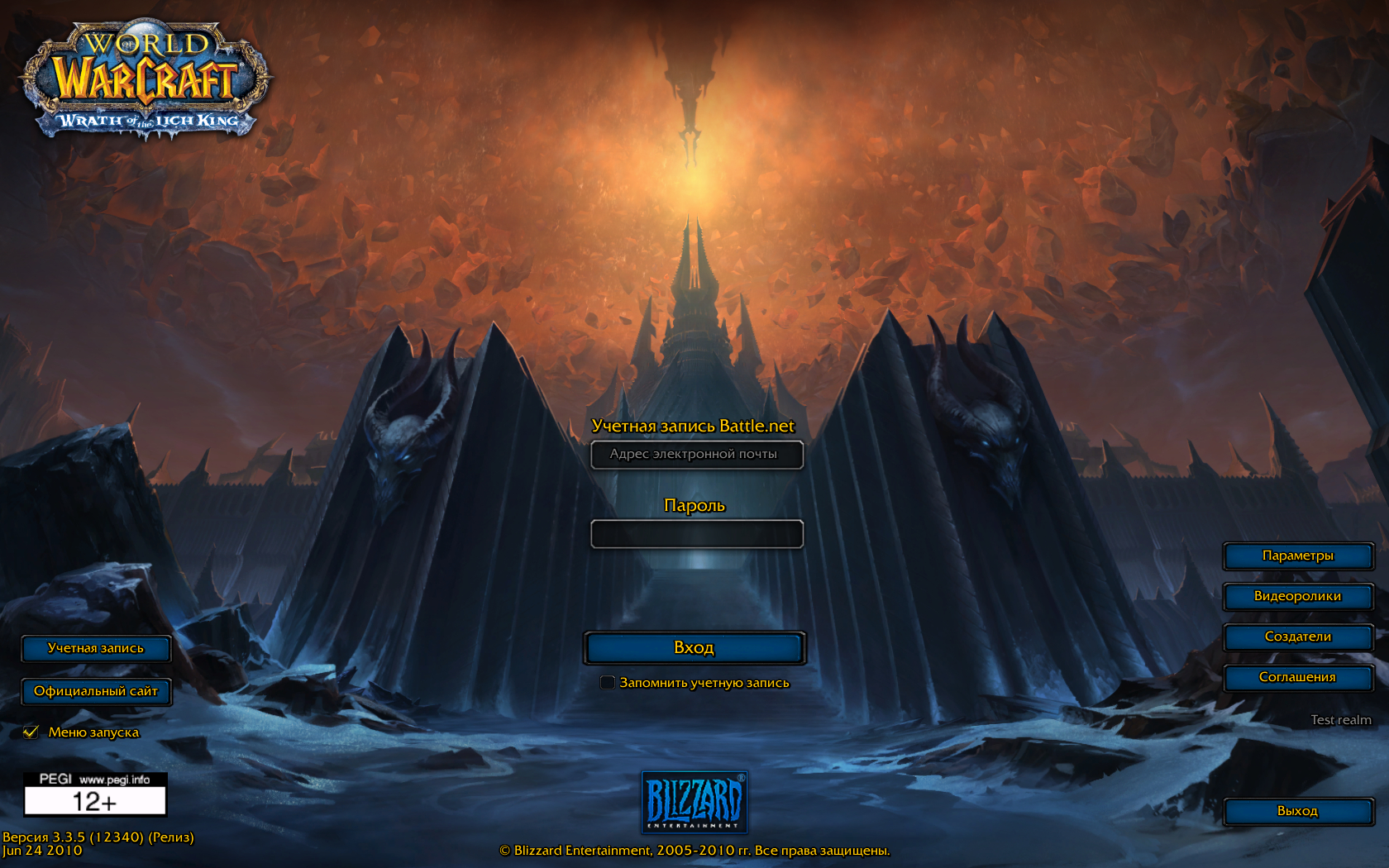Disable the Меню запуска checkbox

[31, 732]
